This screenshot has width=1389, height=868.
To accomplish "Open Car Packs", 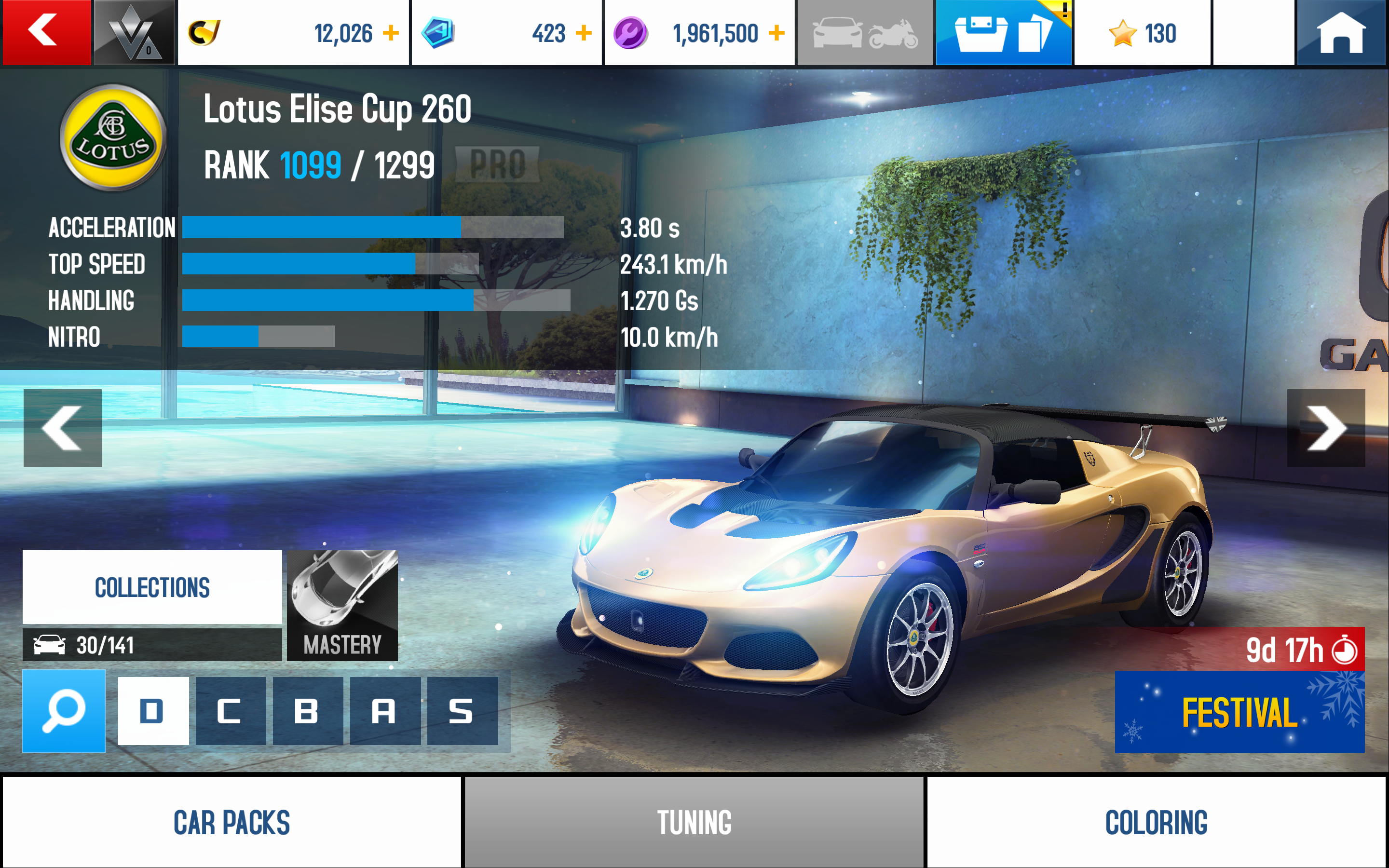I will click(x=232, y=822).
